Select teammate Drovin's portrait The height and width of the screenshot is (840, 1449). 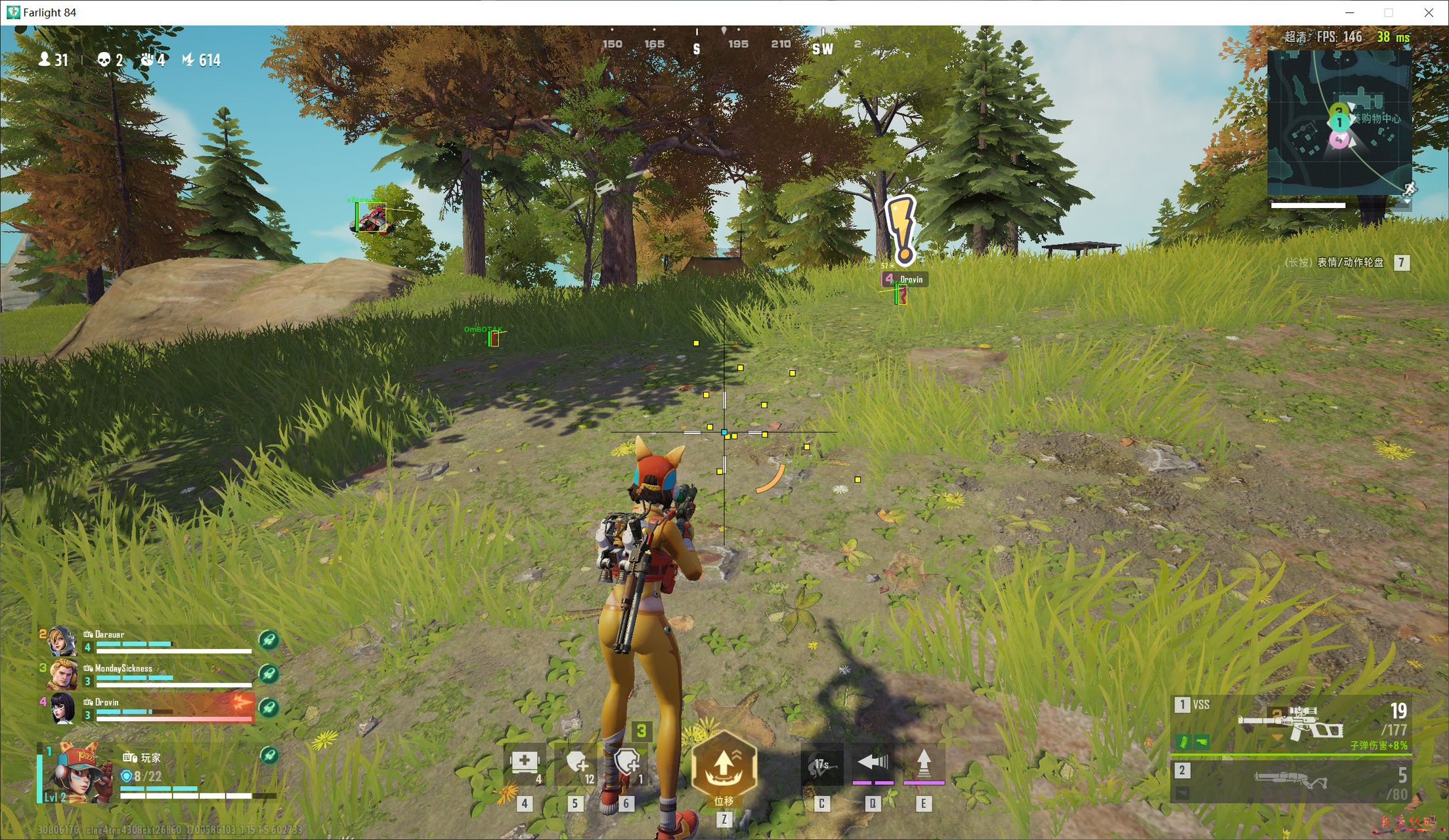[62, 708]
